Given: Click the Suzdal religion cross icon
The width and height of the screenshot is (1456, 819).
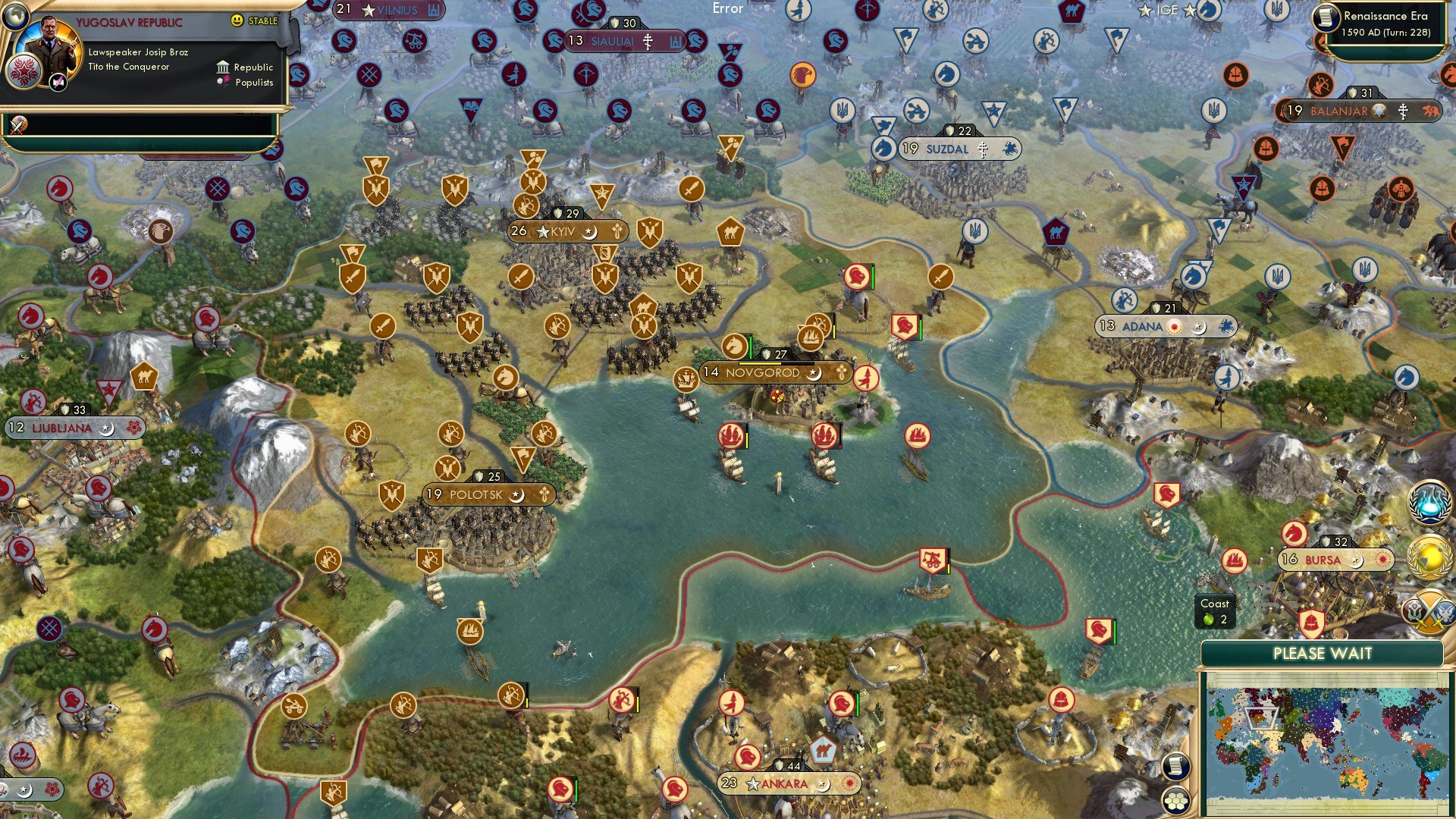Looking at the screenshot, I should click(x=984, y=149).
